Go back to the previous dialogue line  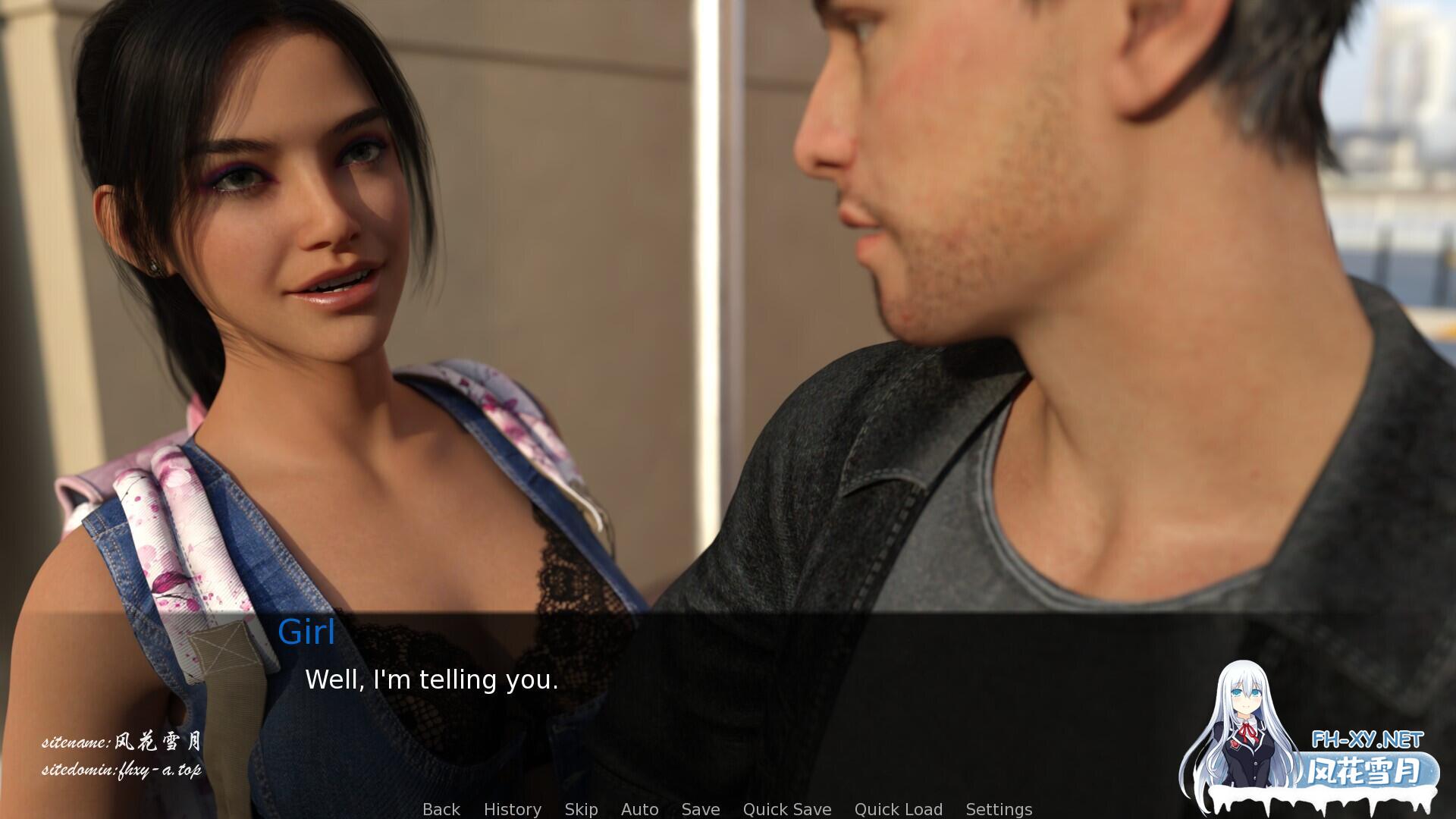[x=441, y=809]
